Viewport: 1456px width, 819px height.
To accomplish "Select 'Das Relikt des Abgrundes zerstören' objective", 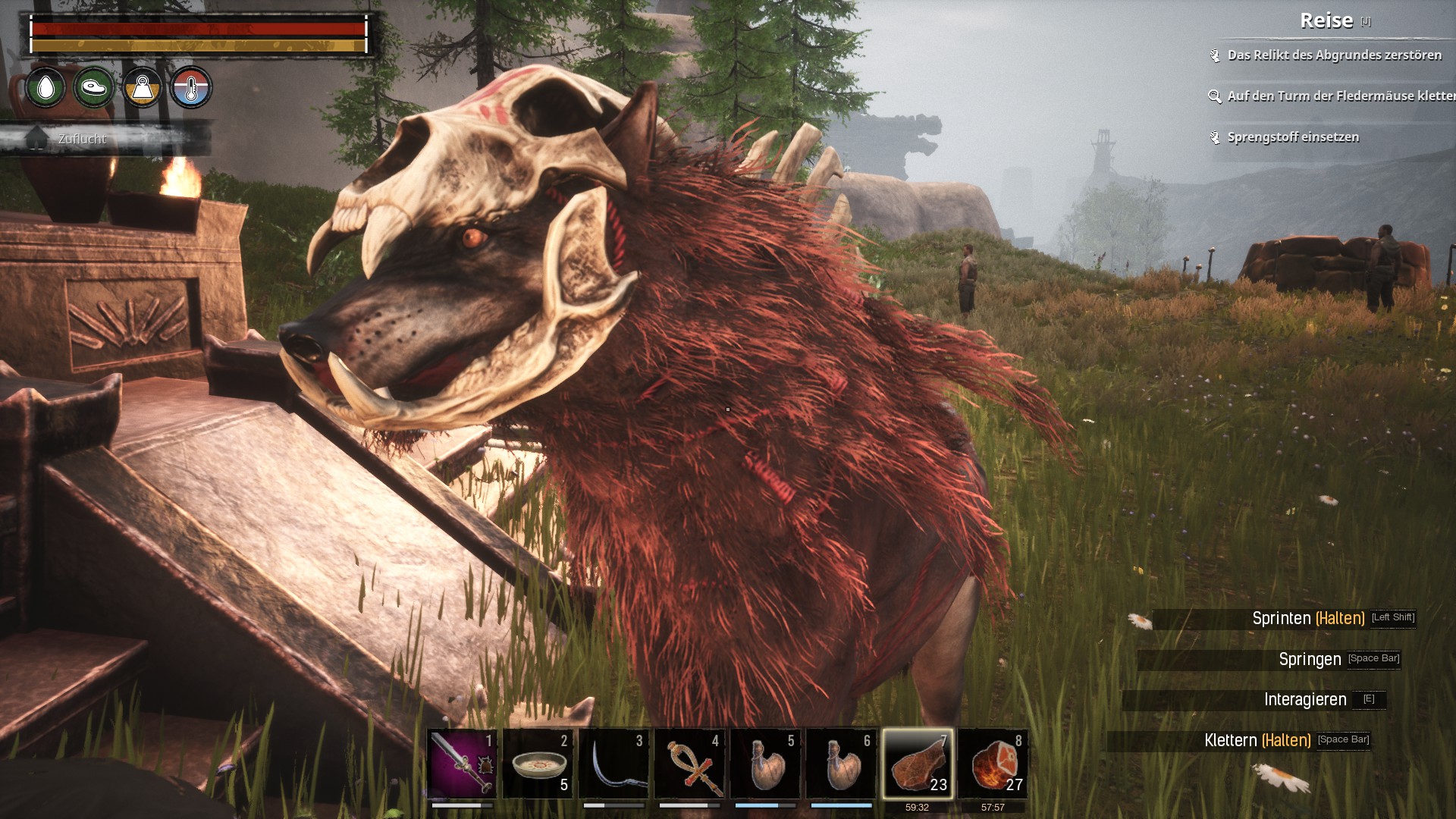I will pos(1334,55).
